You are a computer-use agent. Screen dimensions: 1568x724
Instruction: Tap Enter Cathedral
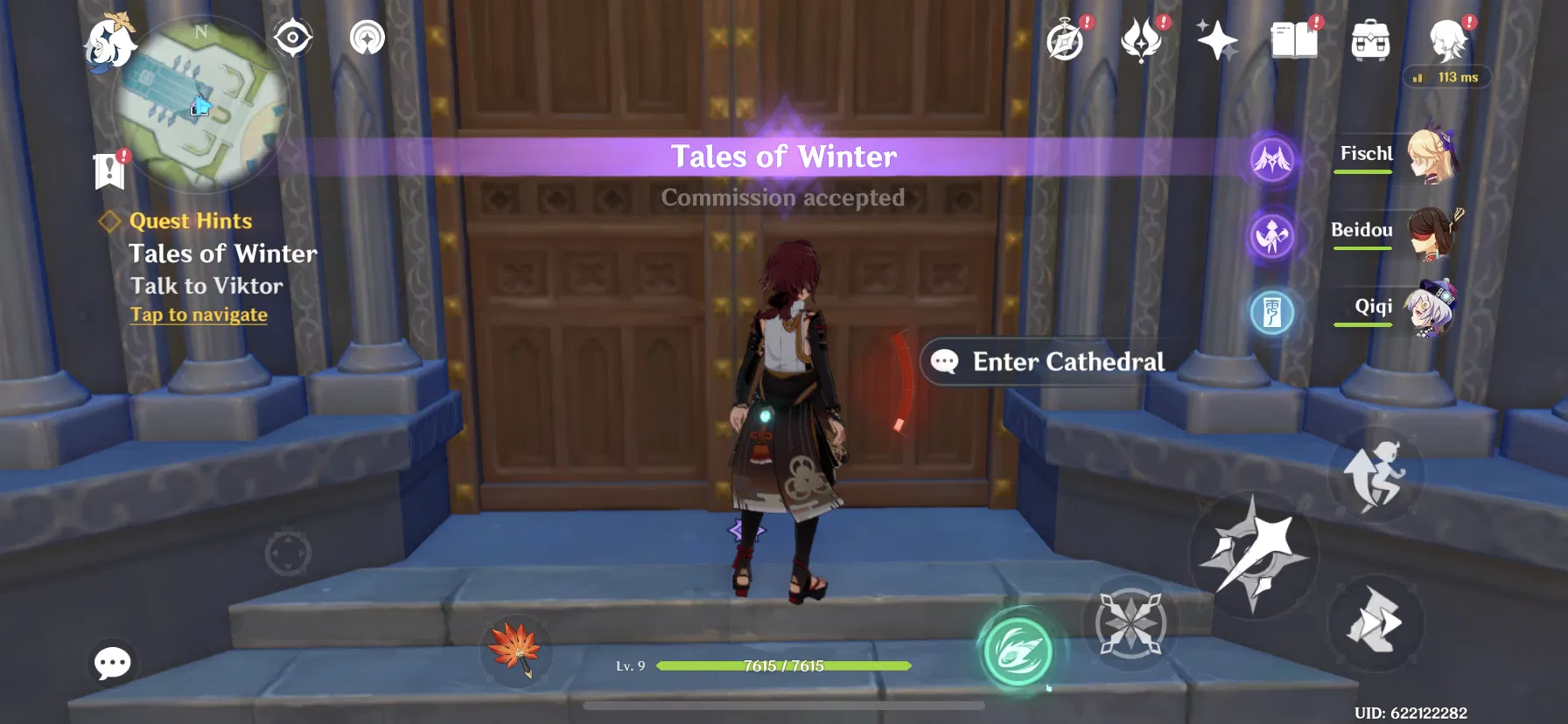coord(1047,361)
